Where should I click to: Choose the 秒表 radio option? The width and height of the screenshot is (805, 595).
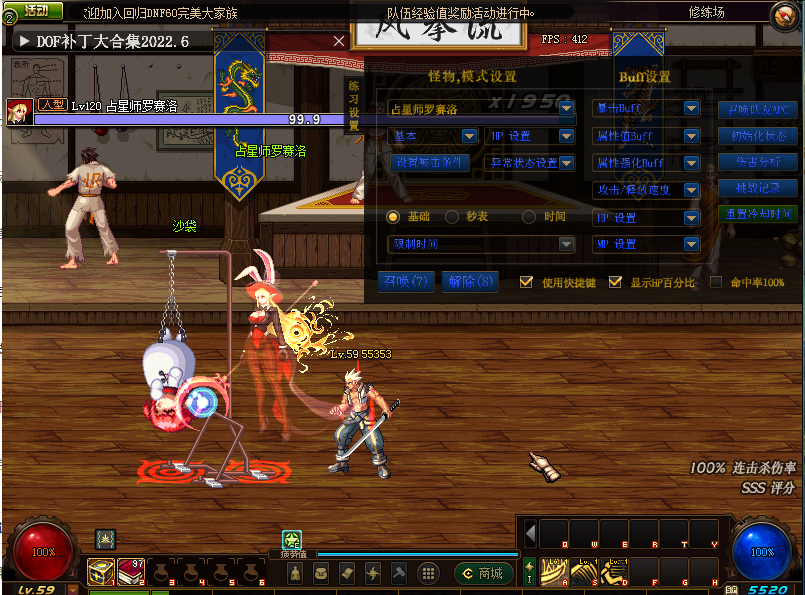(452, 217)
